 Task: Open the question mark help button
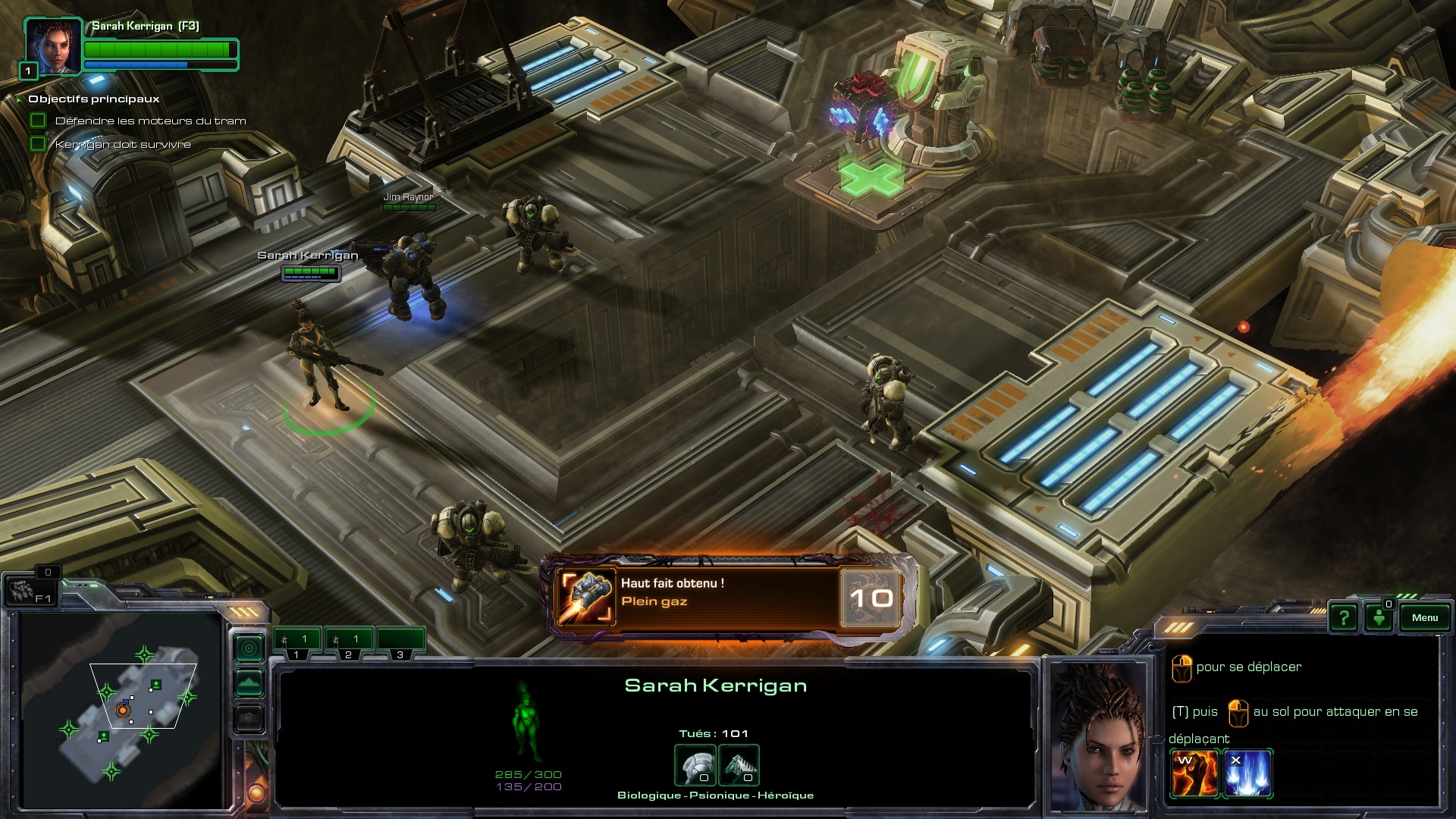click(1344, 618)
